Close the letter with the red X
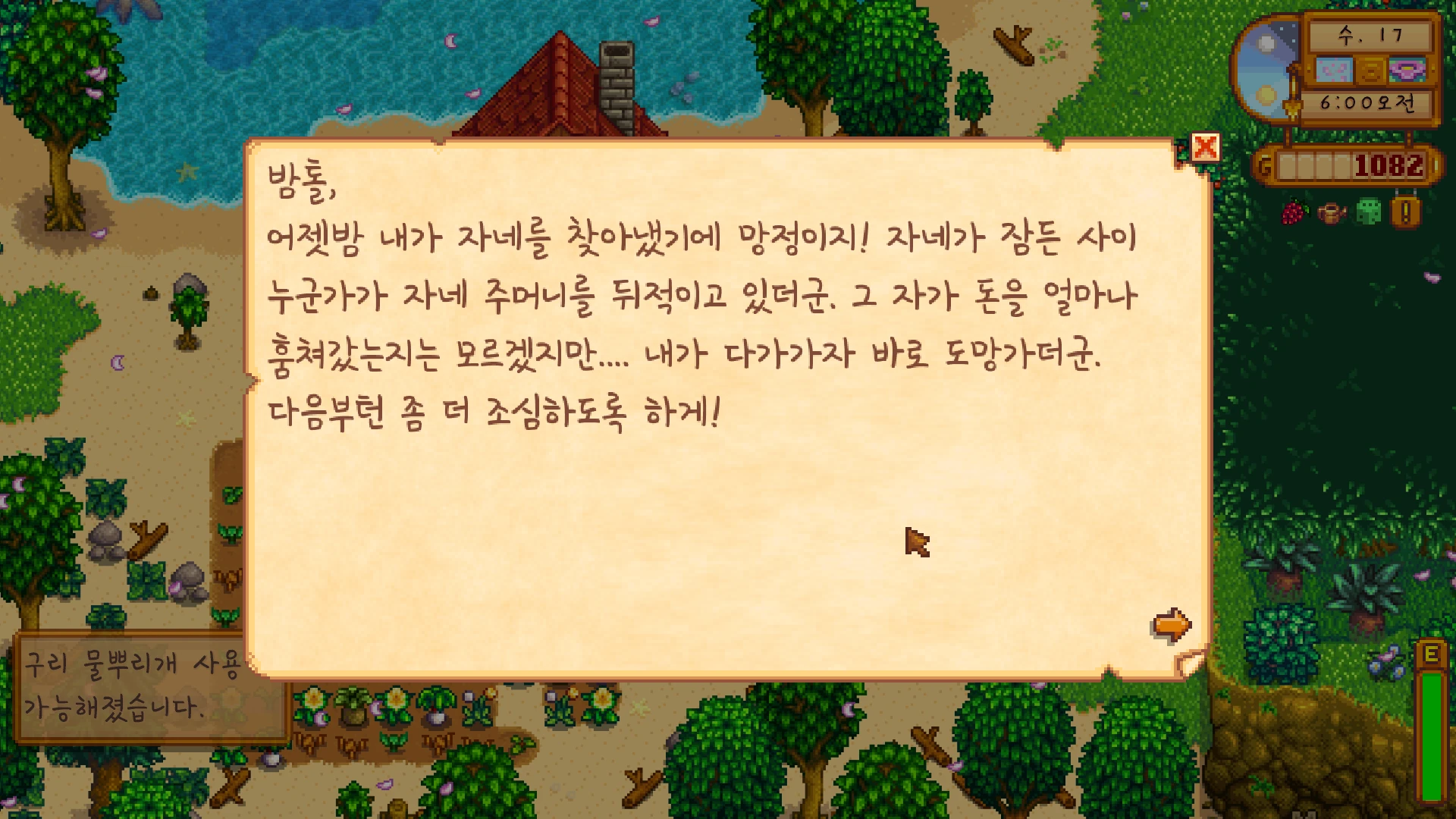 tap(1205, 147)
